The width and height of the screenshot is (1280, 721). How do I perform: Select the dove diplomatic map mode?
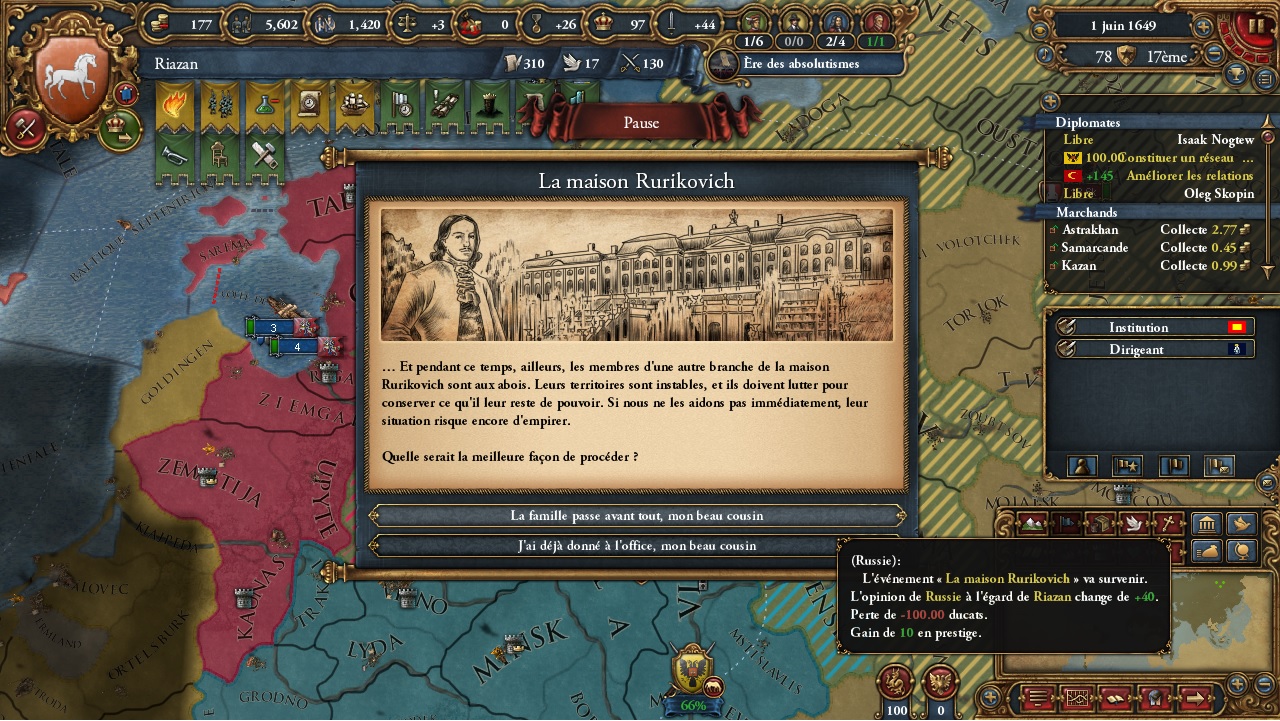(x=1133, y=524)
